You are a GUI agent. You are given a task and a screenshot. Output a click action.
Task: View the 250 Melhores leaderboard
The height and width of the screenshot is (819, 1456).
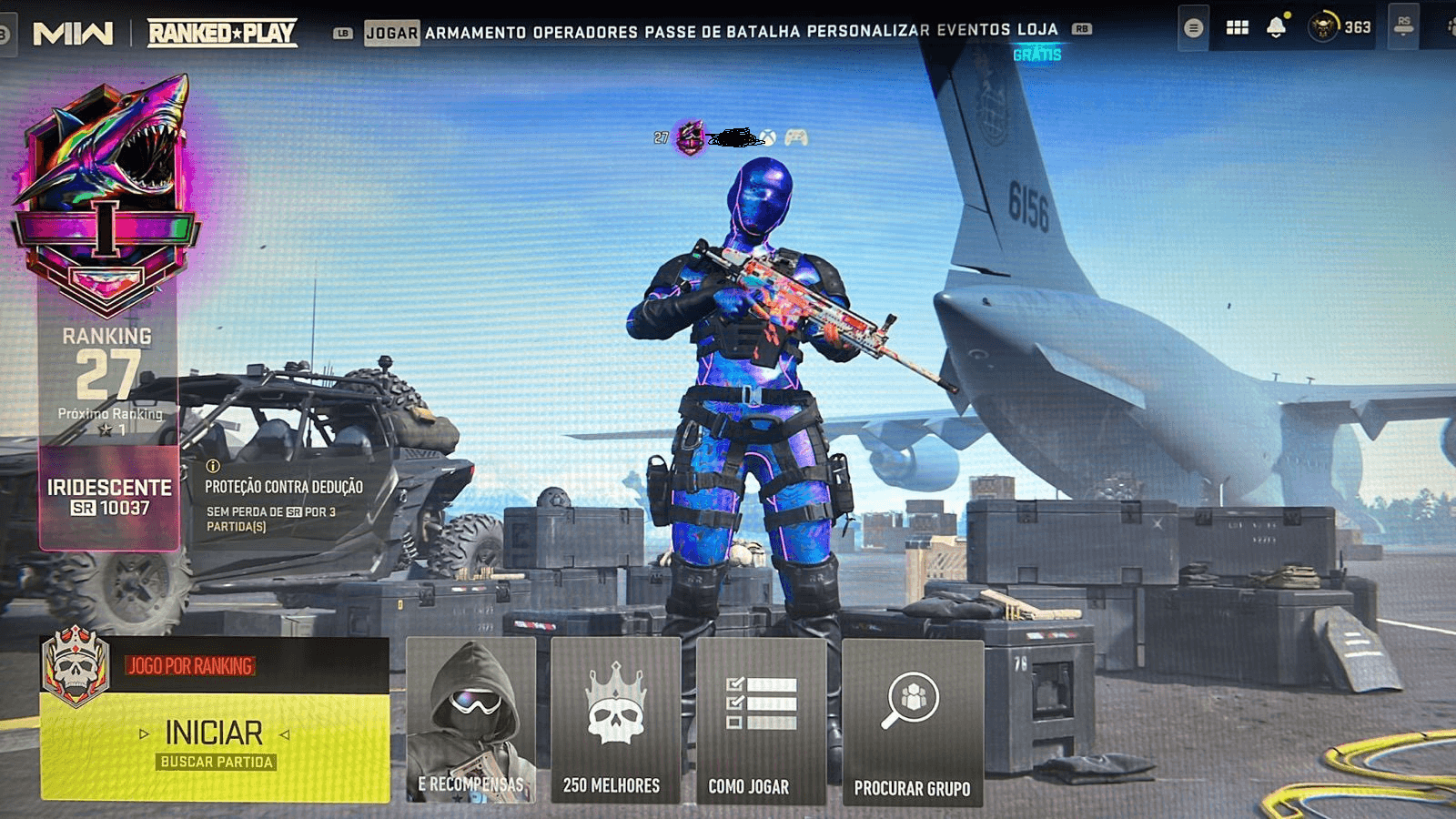pyautogui.click(x=615, y=720)
